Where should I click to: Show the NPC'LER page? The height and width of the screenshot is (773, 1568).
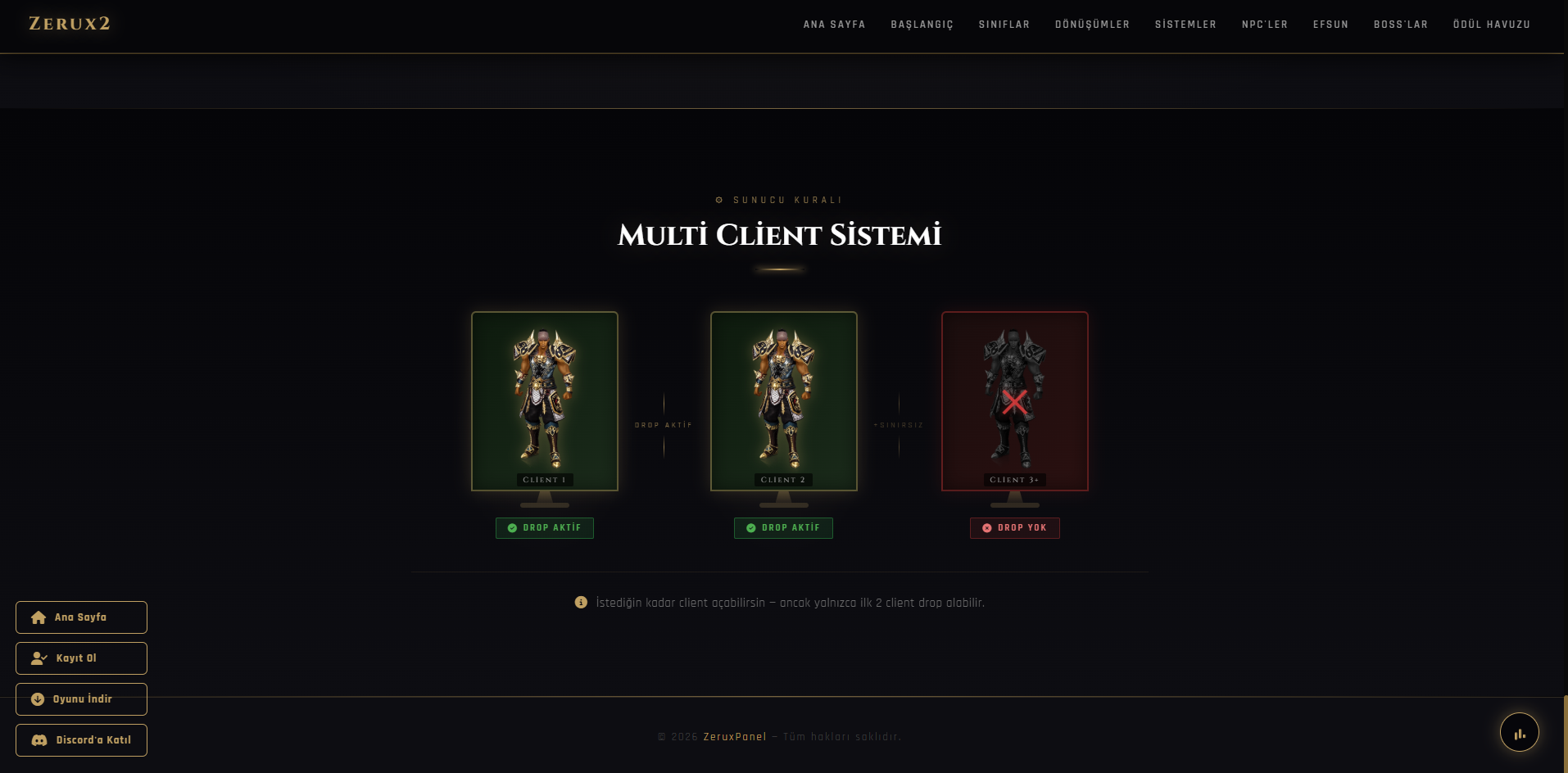(x=1264, y=25)
